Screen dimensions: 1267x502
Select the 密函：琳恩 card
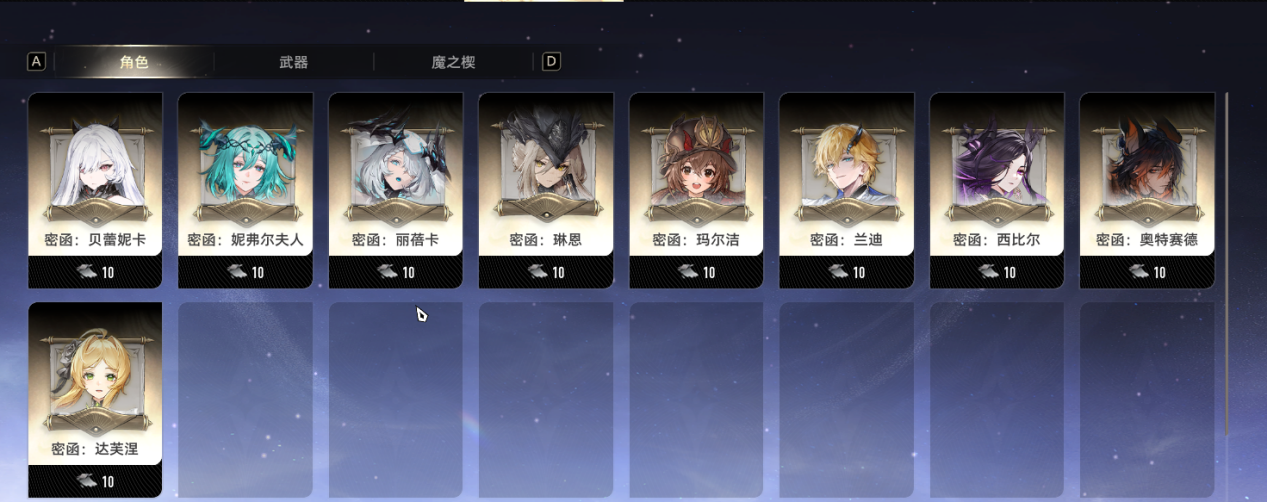[x=546, y=190]
